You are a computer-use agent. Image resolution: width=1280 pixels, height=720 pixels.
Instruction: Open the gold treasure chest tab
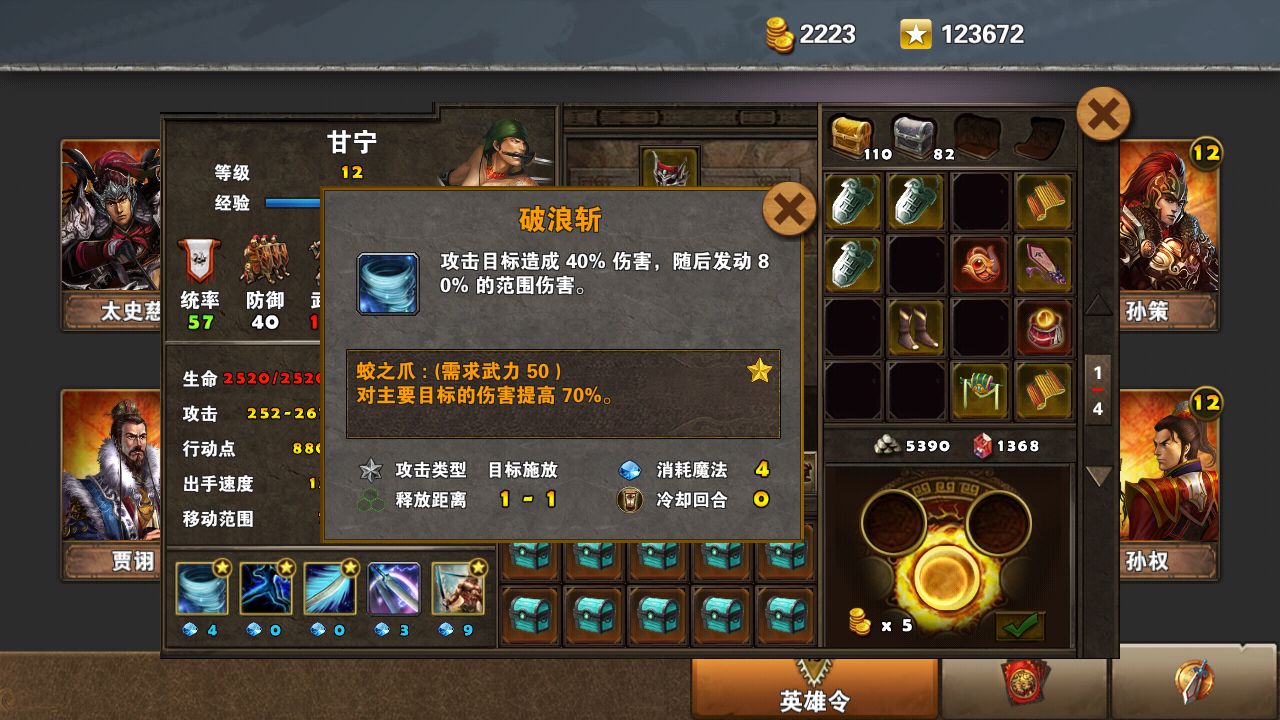coord(852,137)
